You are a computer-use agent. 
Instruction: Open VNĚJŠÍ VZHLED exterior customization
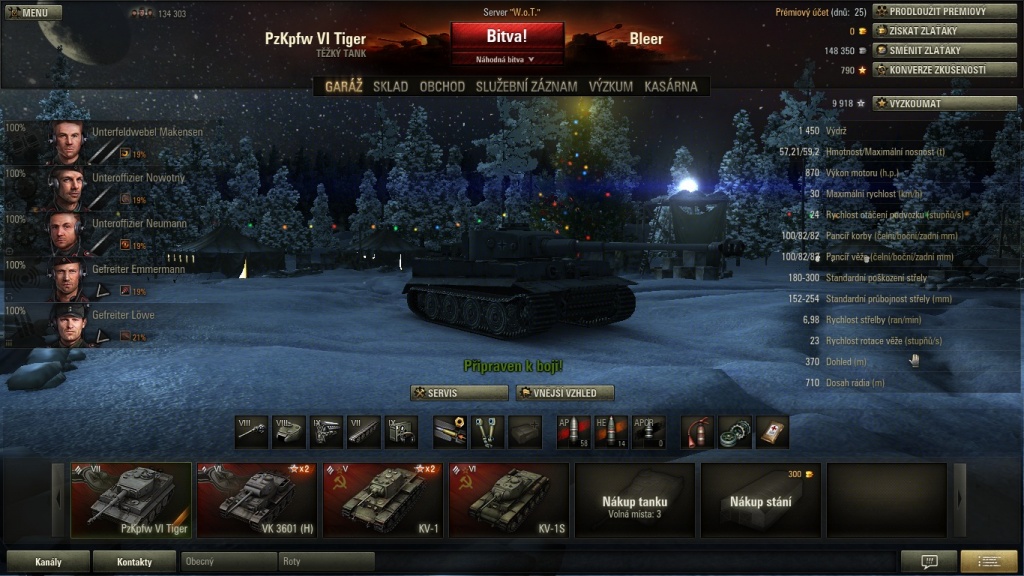click(x=564, y=393)
